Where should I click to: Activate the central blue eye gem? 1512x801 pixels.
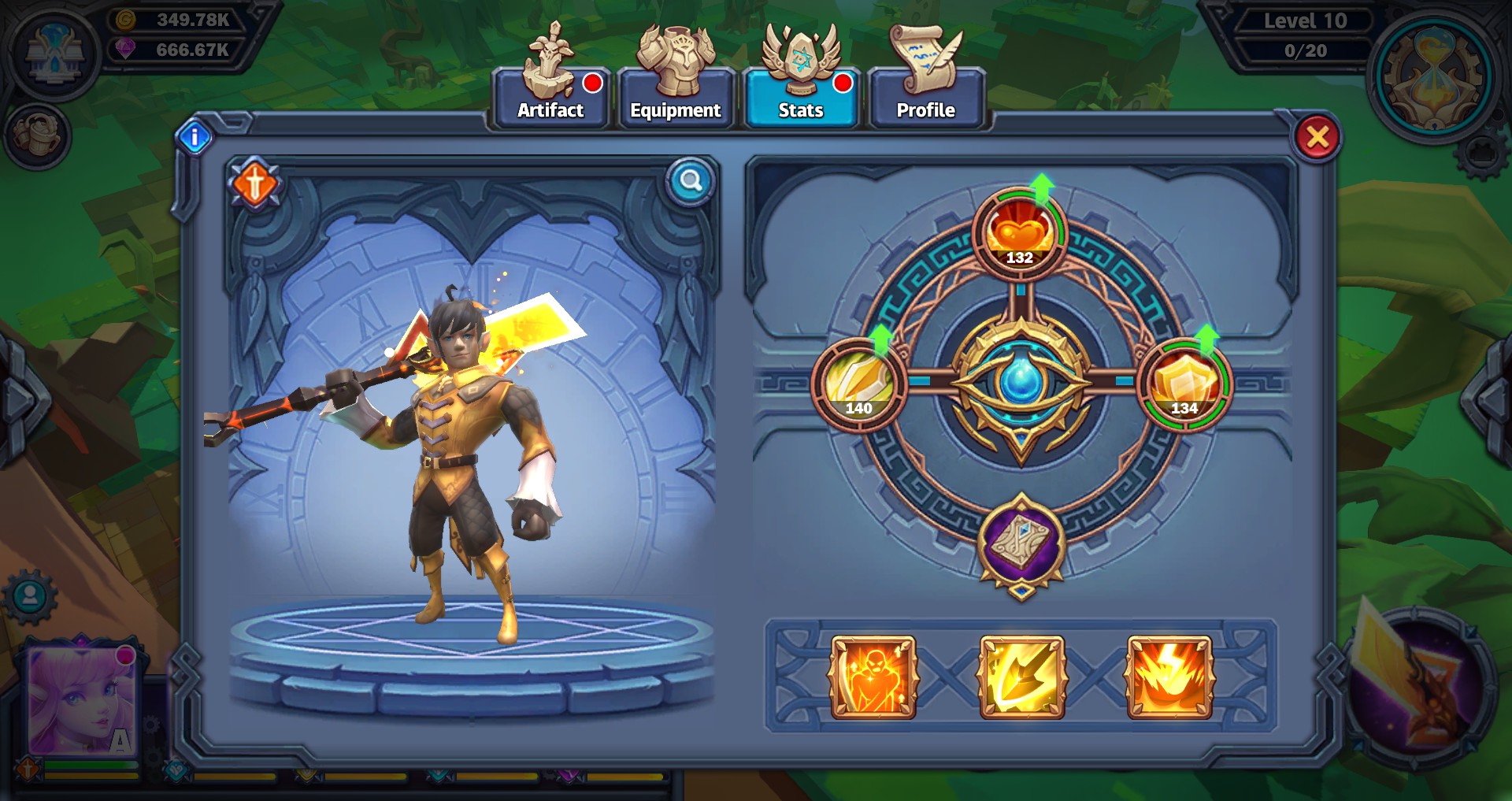[x=1021, y=381]
